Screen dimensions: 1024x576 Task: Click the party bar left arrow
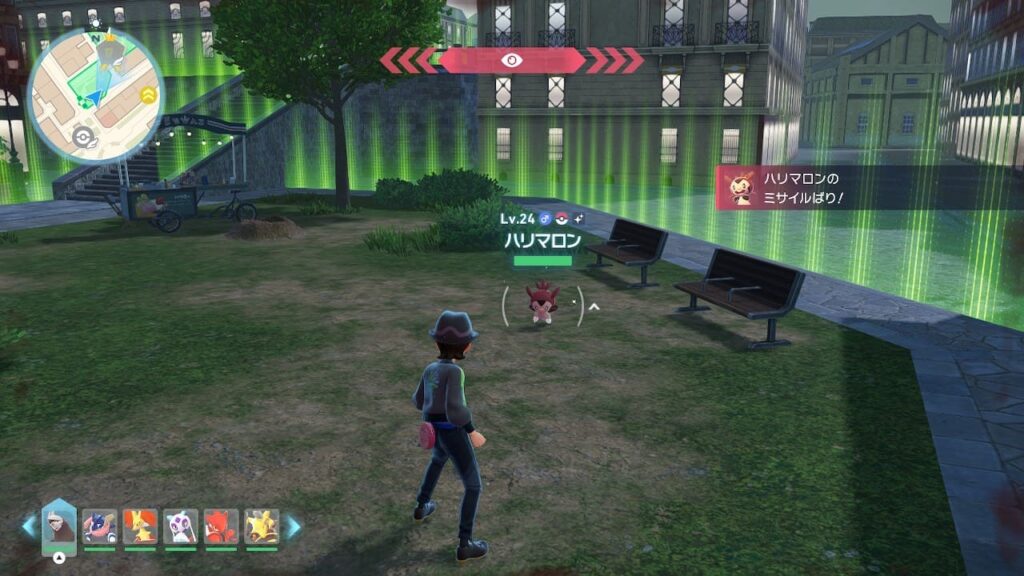tap(29, 527)
